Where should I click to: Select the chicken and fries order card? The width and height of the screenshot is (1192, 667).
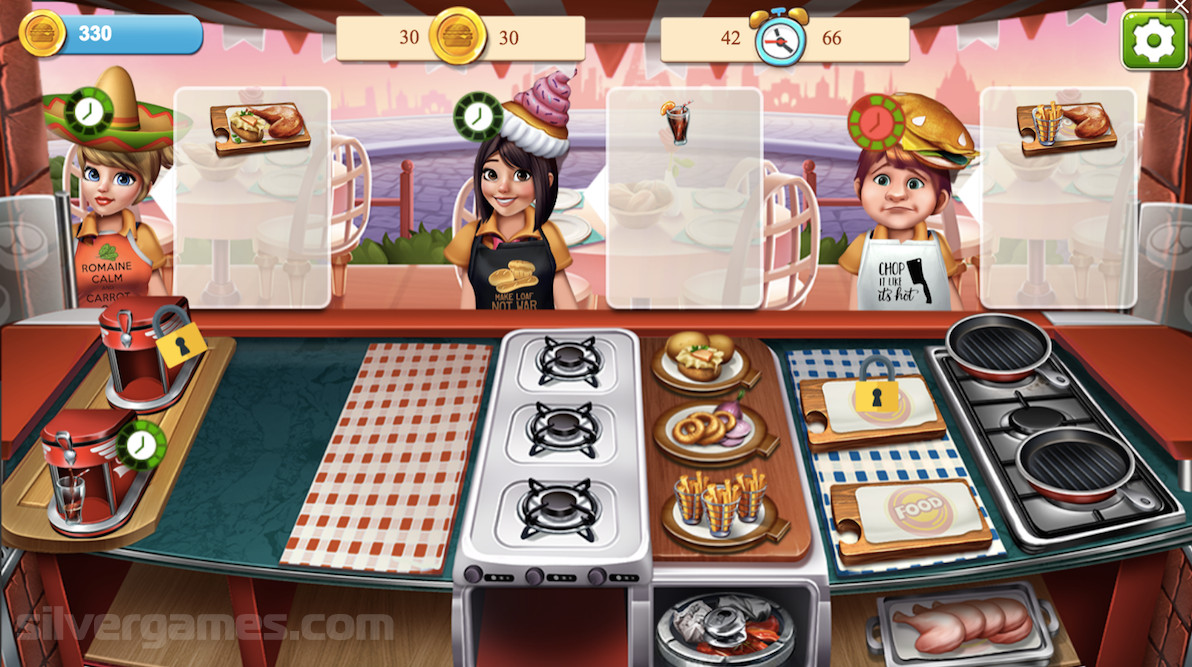click(1058, 197)
